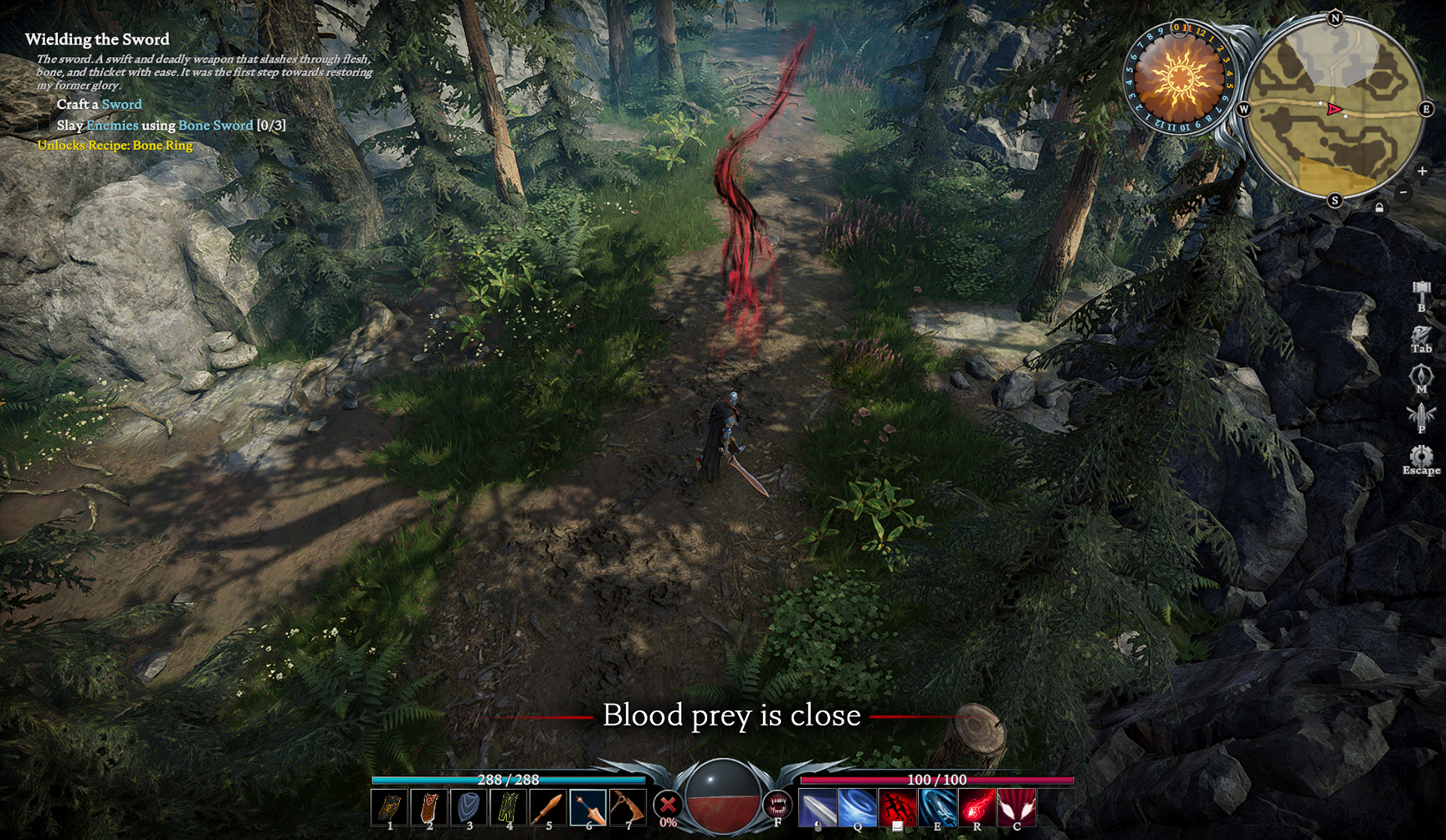This screenshot has width=1446, height=840.
Task: Click the circular minimap
Action: pos(1335,109)
